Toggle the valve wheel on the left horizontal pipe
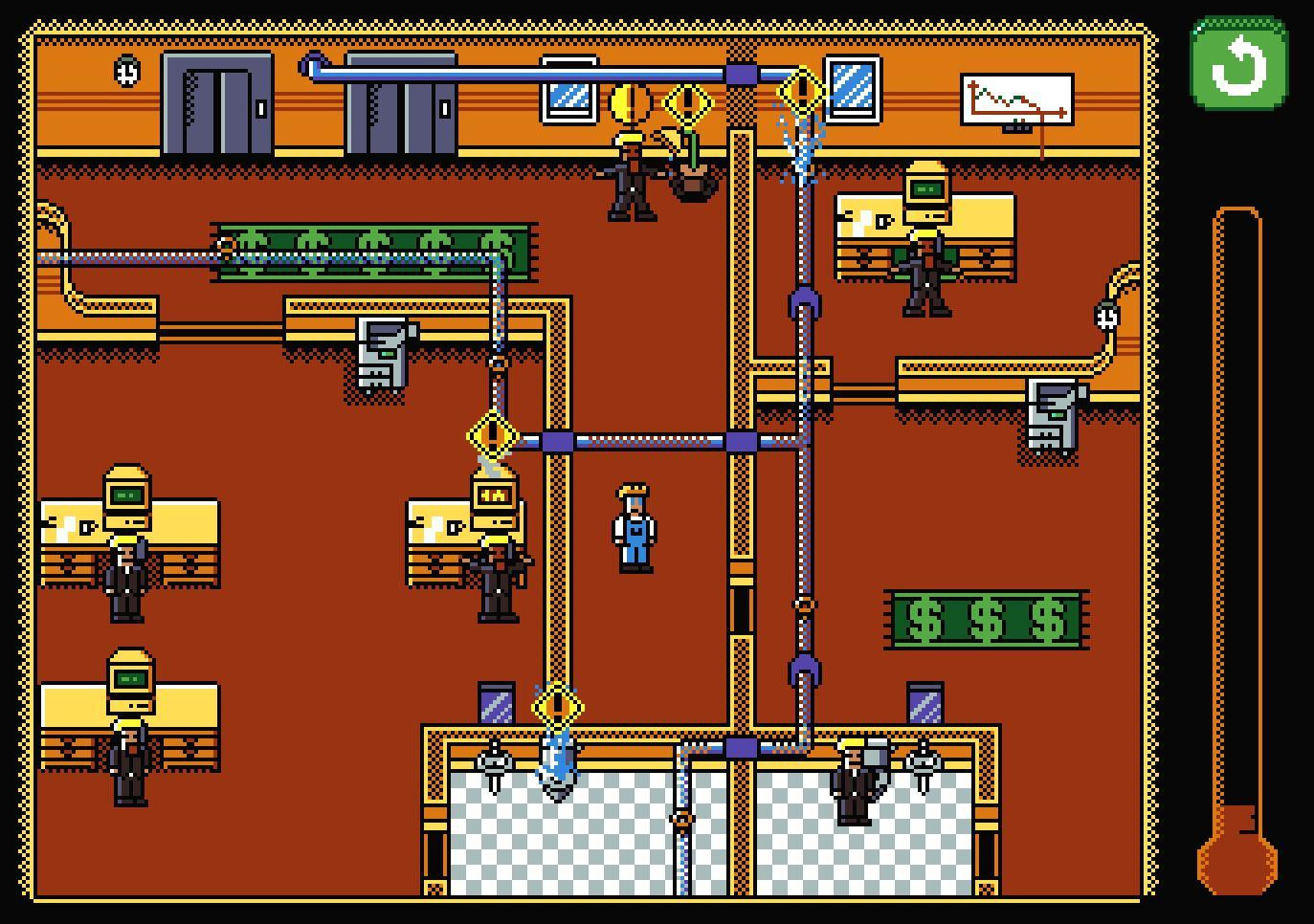This screenshot has height=924, width=1314. [x=226, y=247]
